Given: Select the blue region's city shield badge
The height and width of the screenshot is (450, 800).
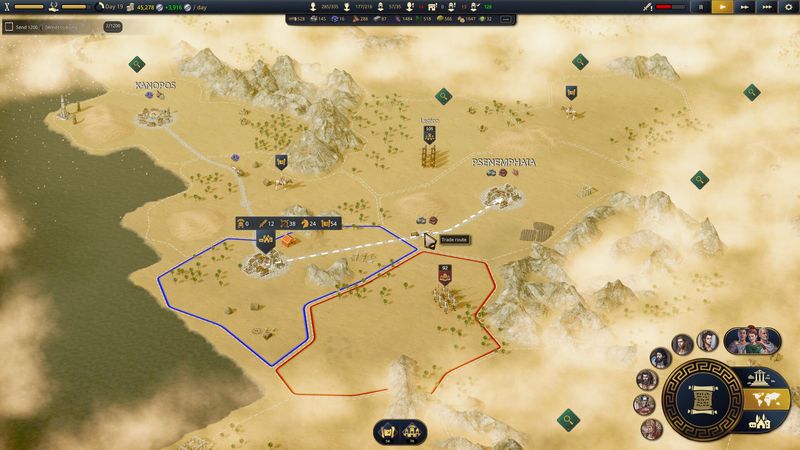Looking at the screenshot, I should coord(266,240).
